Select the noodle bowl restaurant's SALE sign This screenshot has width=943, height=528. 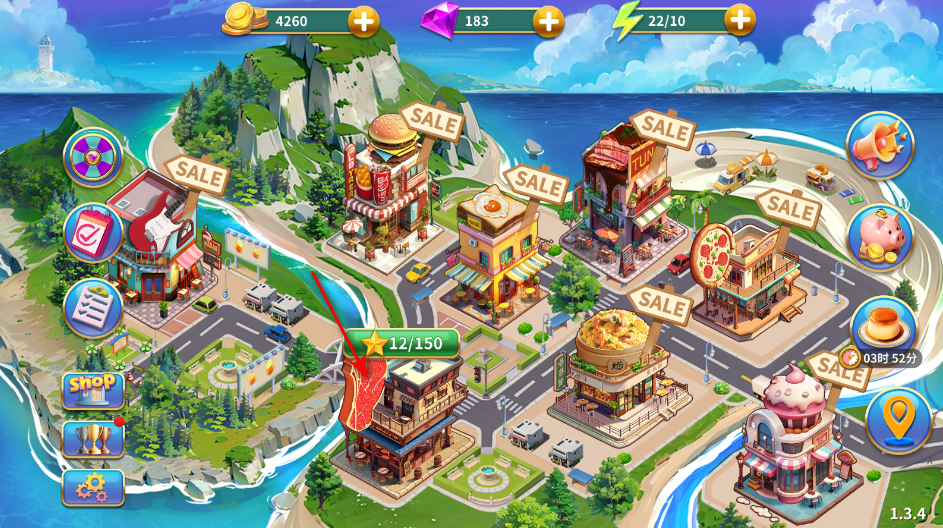click(660, 302)
